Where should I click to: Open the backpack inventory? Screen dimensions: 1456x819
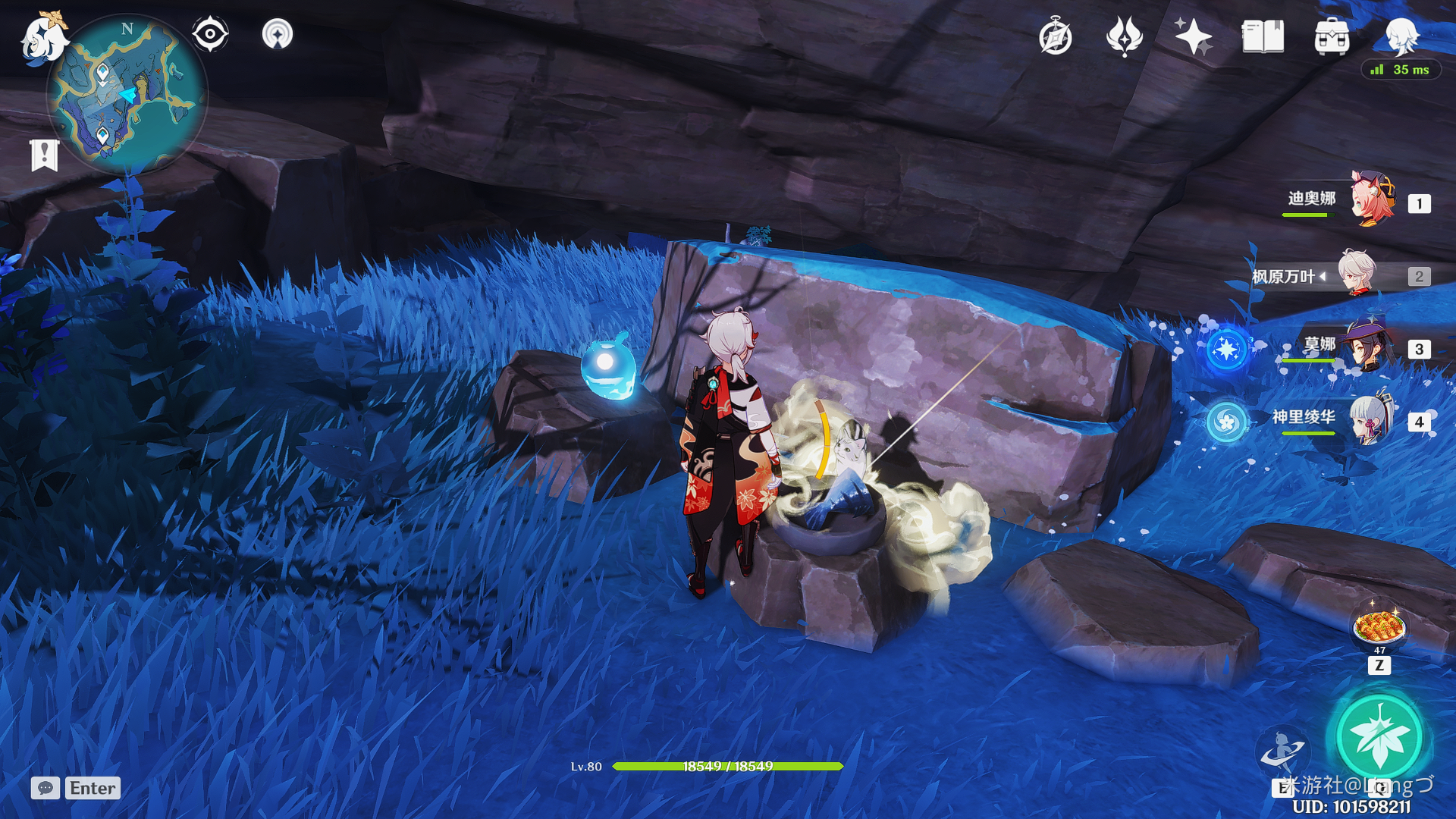tap(1332, 36)
